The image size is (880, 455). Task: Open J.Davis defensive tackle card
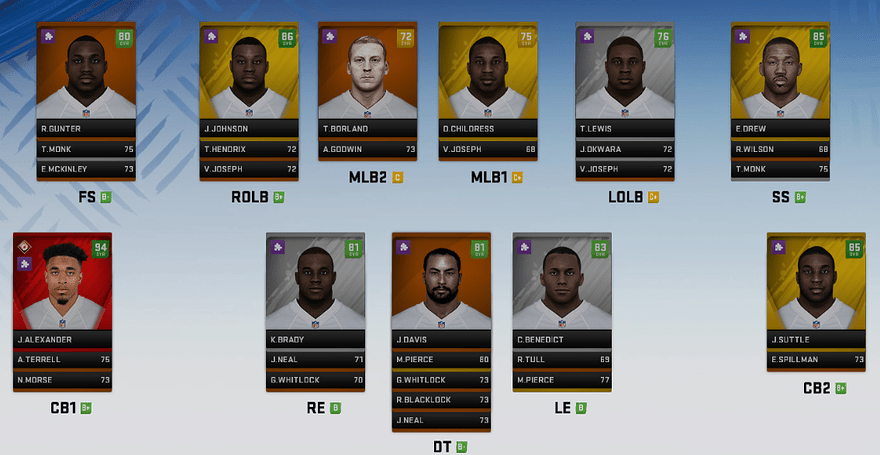click(441, 285)
